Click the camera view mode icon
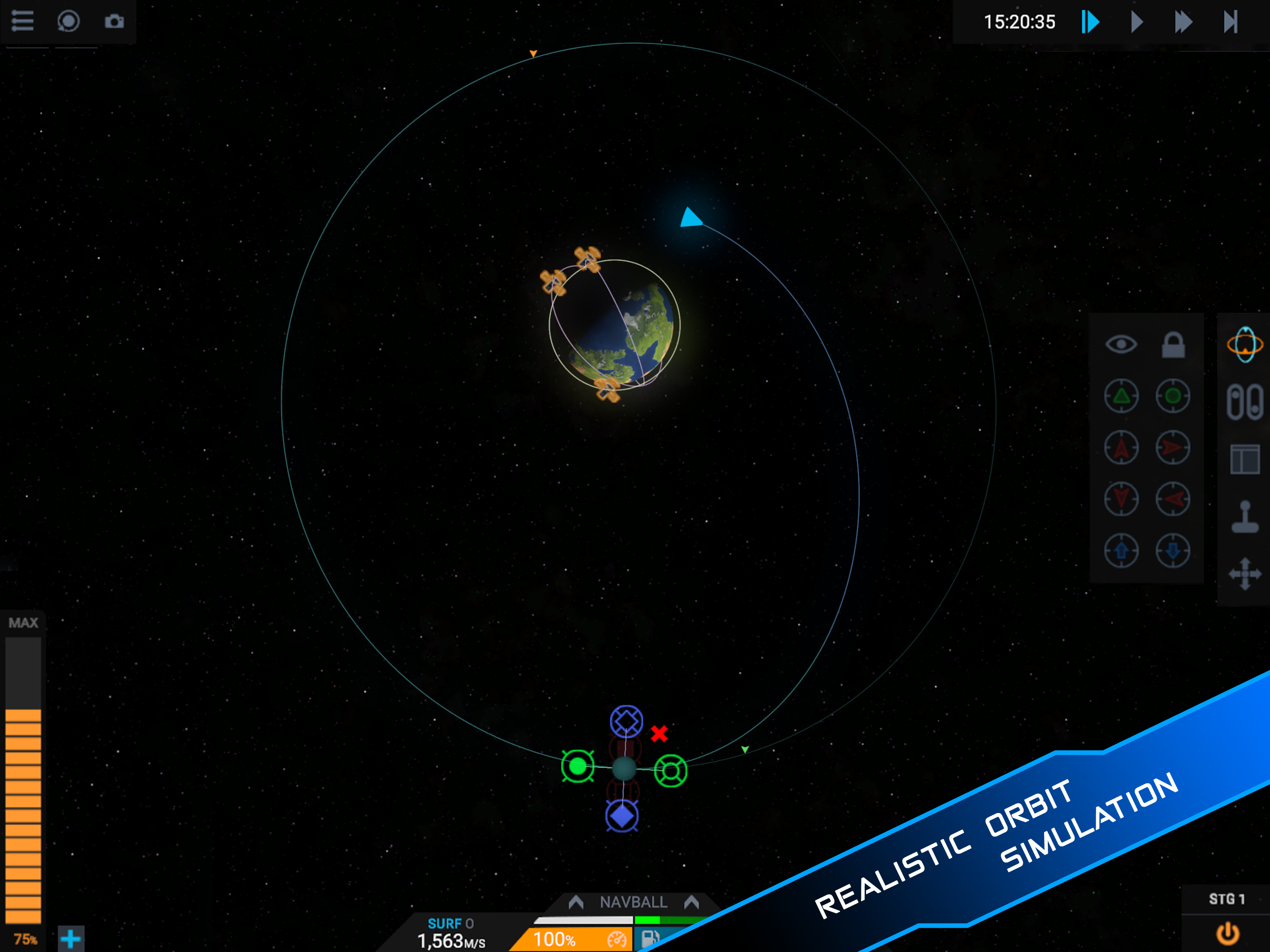Image resolution: width=1270 pixels, height=952 pixels. (x=68, y=21)
